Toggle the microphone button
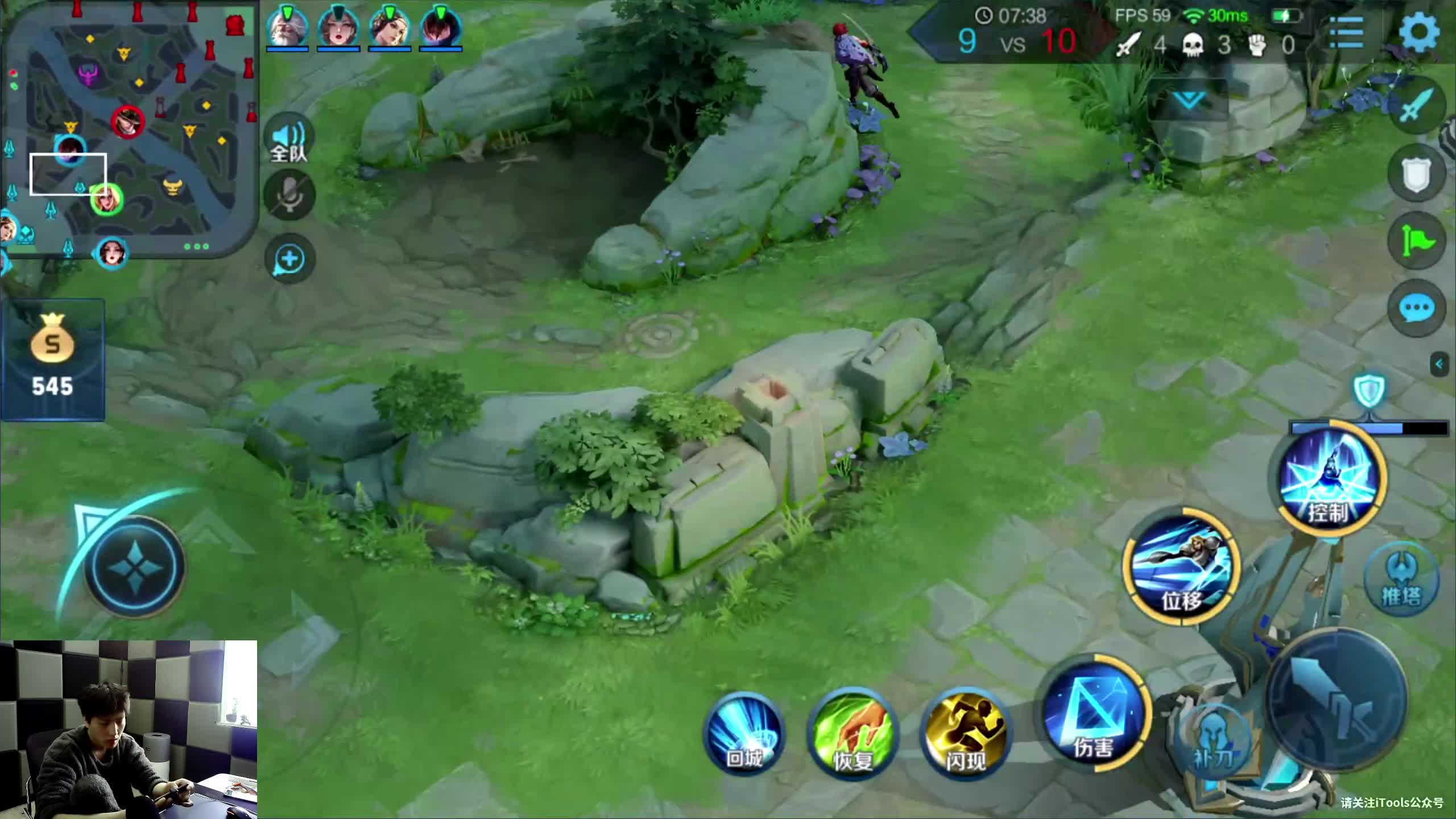Image resolution: width=1456 pixels, height=819 pixels. (289, 195)
